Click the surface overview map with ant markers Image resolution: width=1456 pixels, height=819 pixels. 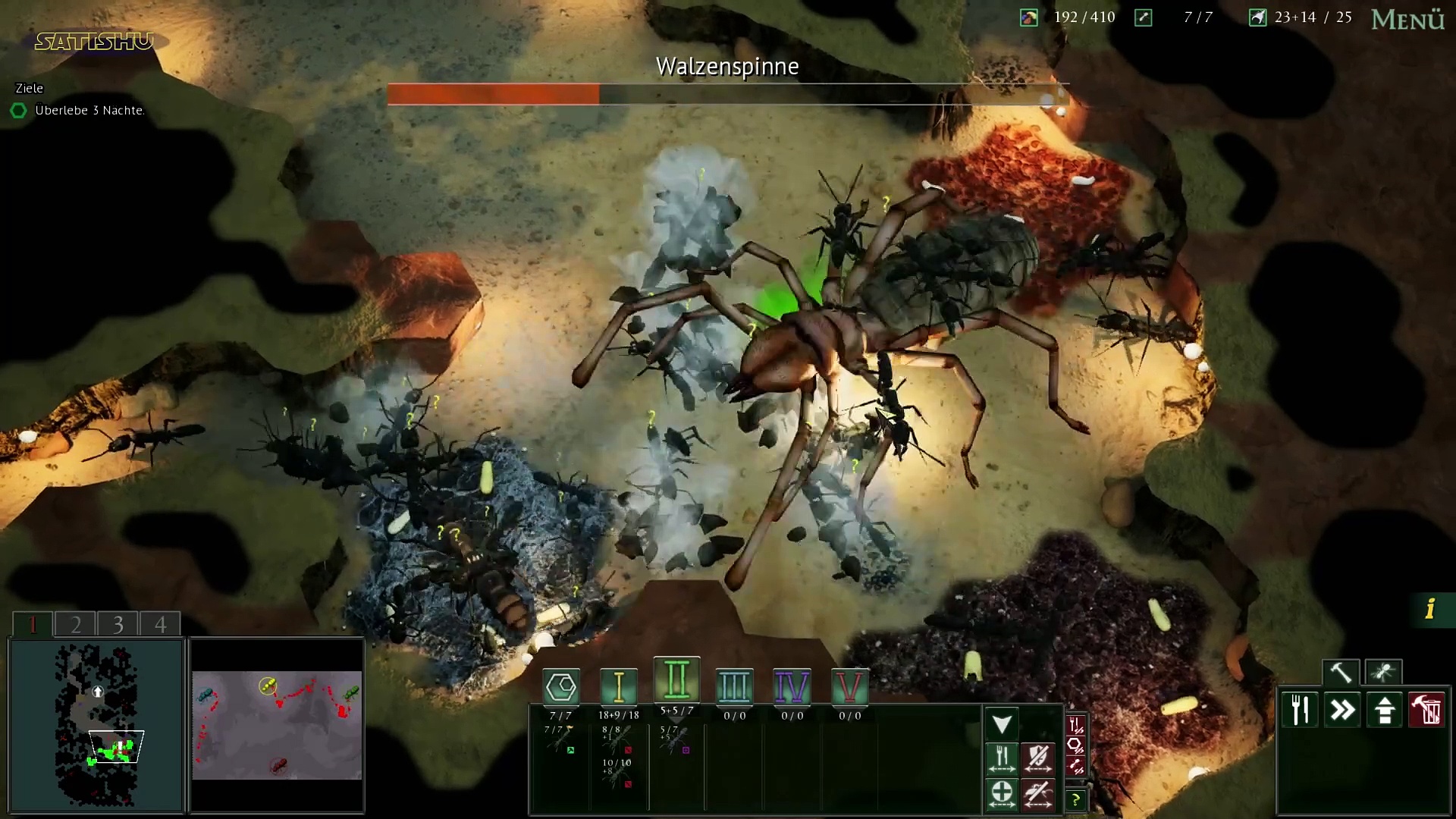(277, 725)
